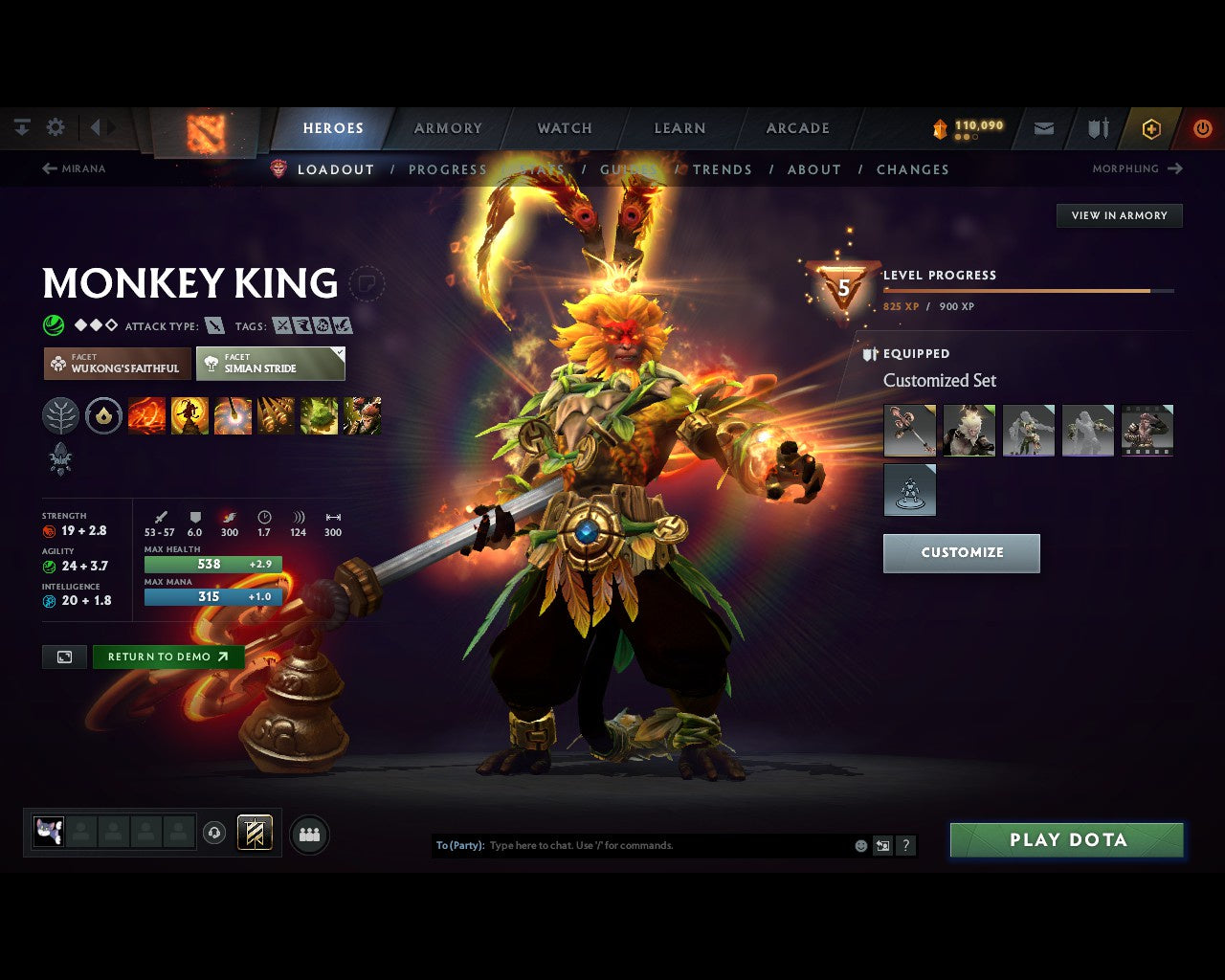
Task: Open Dota Plus hexagon icon in top bar
Action: 1150,127
